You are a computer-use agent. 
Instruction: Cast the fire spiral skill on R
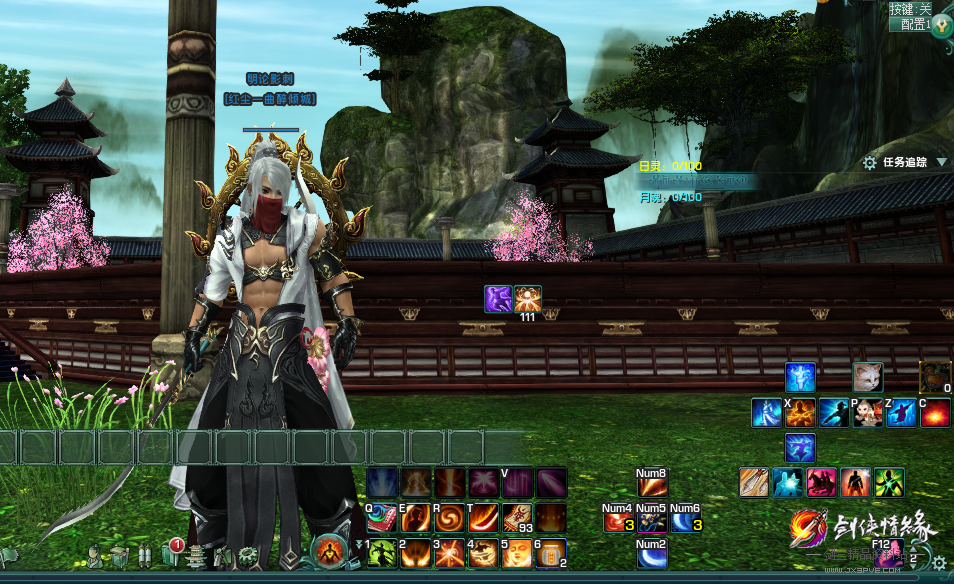point(449,518)
